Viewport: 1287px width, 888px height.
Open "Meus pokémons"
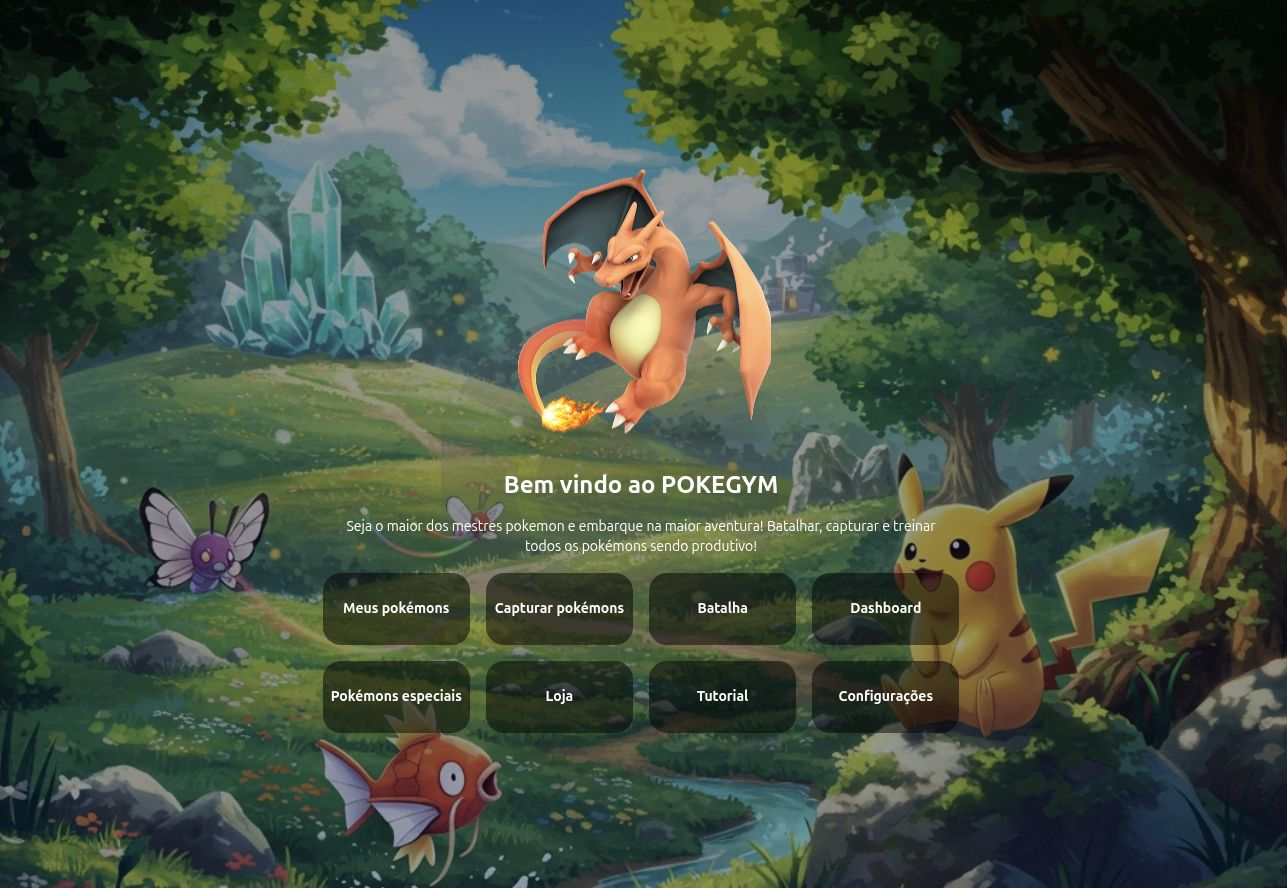click(x=396, y=608)
